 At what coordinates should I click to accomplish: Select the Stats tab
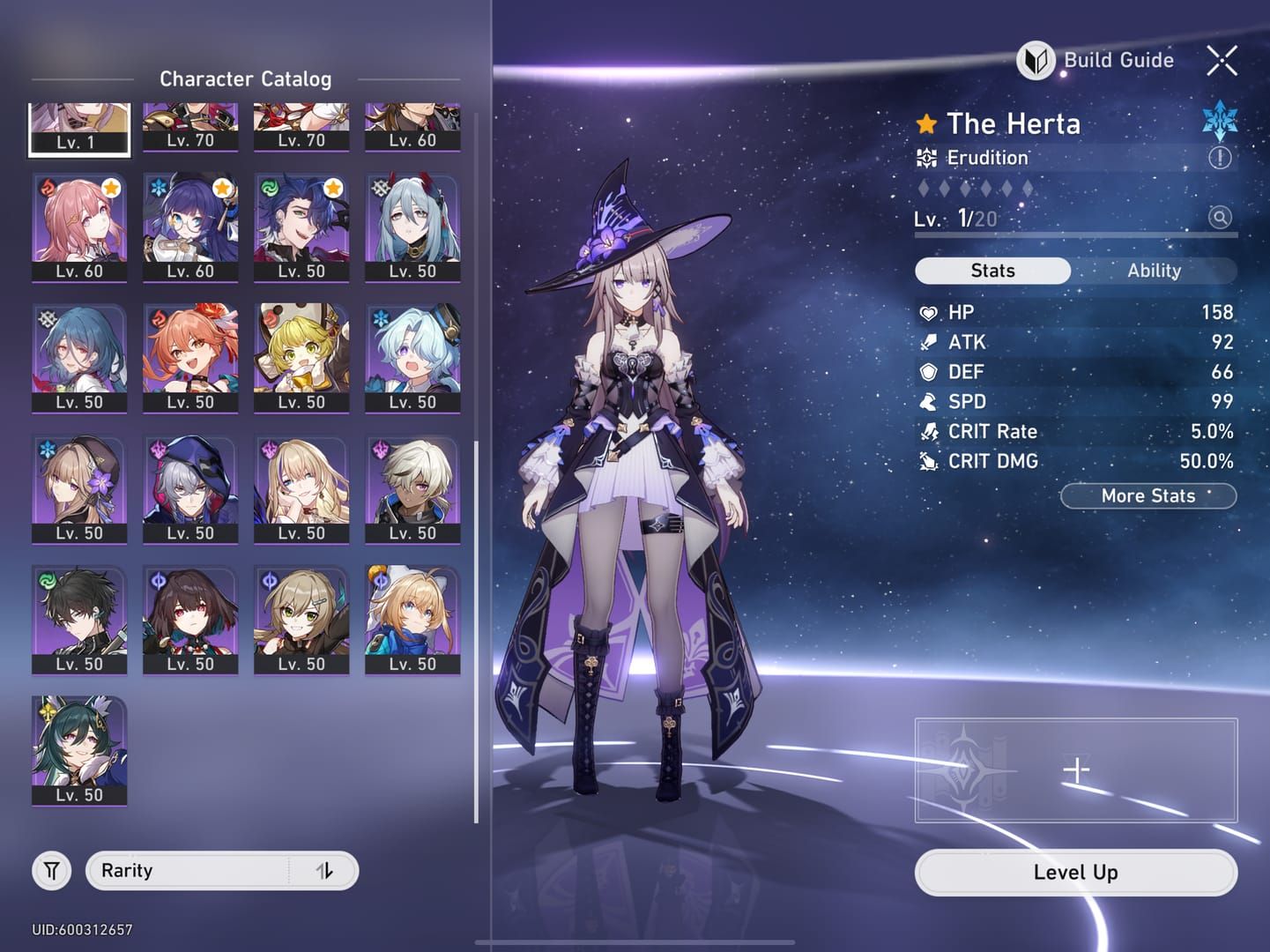coord(992,271)
